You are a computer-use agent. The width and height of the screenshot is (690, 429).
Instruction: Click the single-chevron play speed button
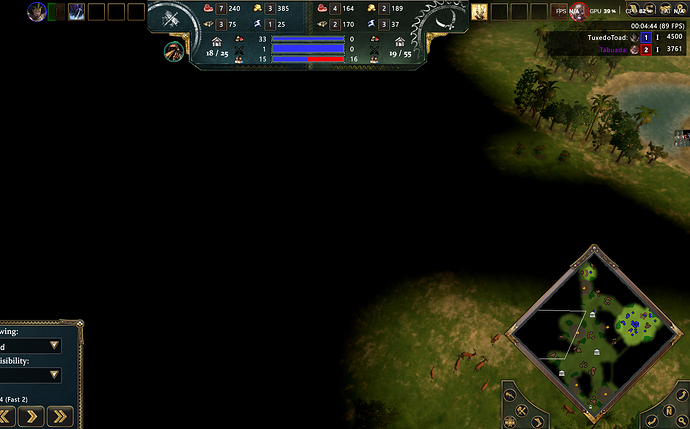coord(30,415)
